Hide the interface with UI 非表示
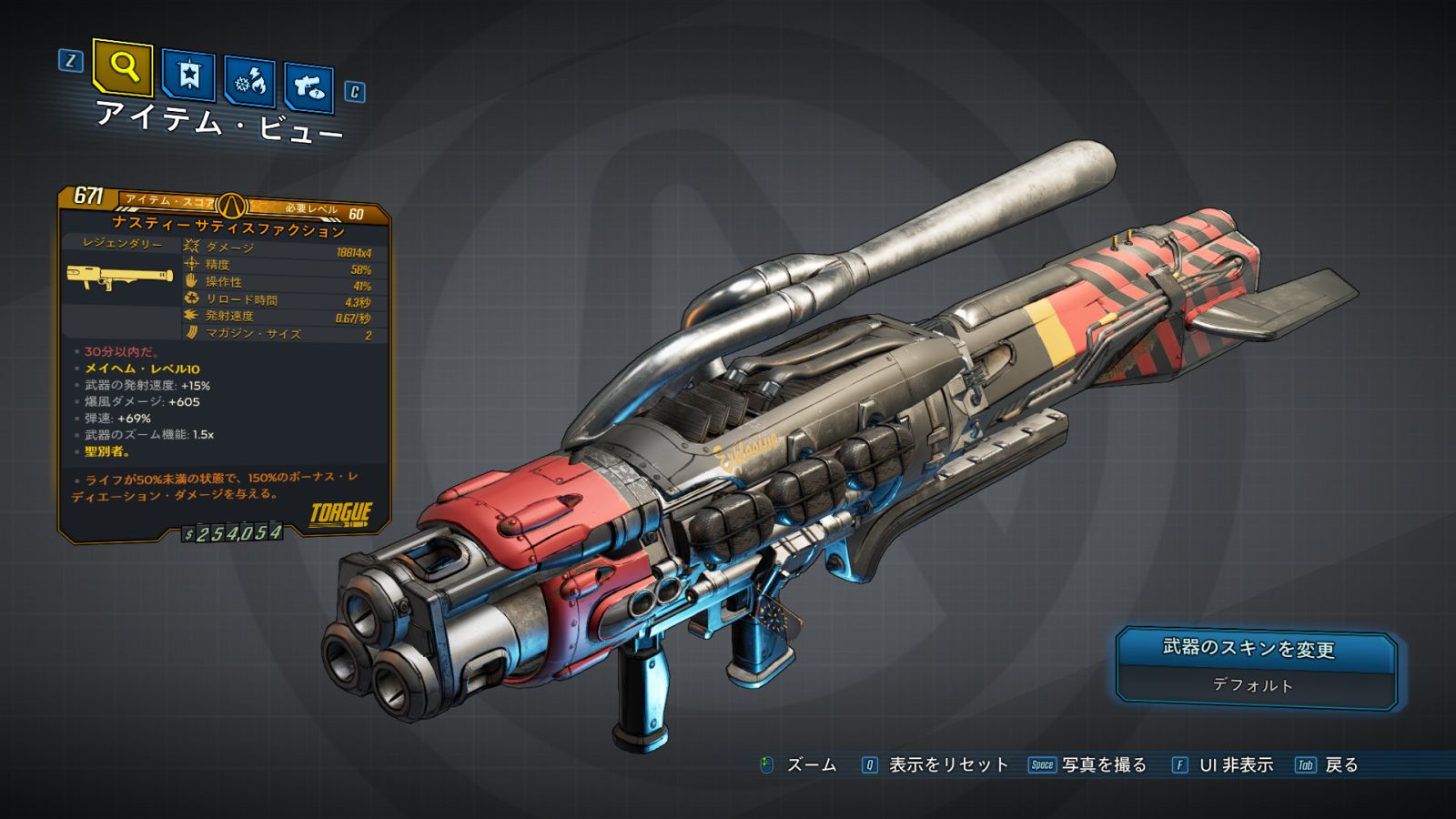Image resolution: width=1456 pixels, height=819 pixels. 1235,765
